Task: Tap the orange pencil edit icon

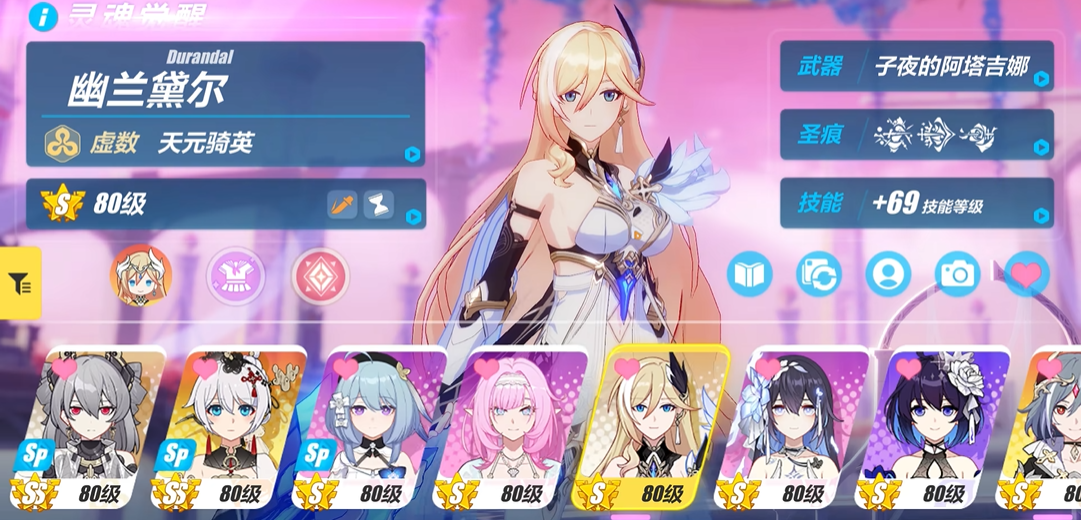Action: [x=342, y=205]
